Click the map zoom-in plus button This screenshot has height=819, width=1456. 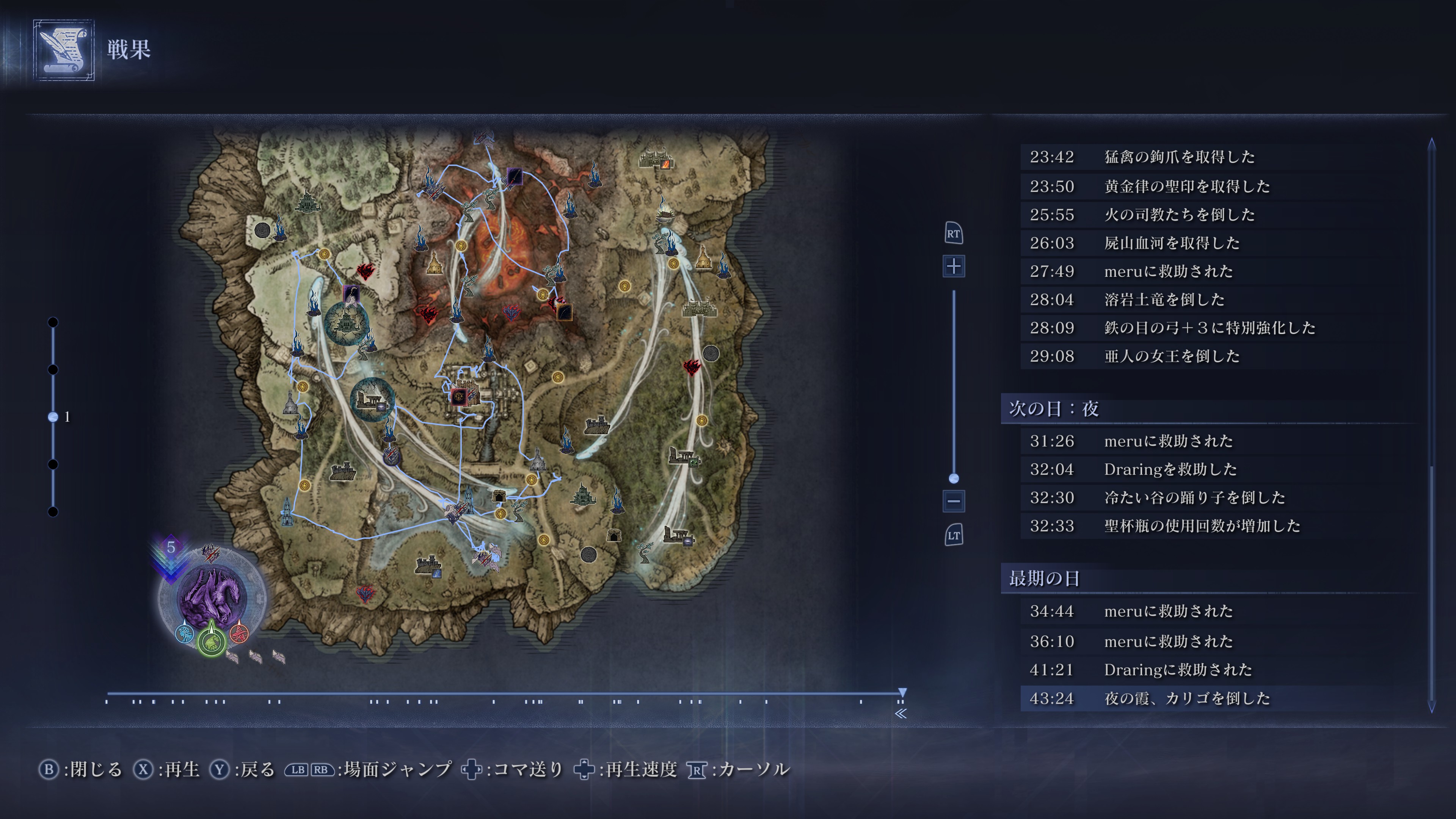click(954, 266)
